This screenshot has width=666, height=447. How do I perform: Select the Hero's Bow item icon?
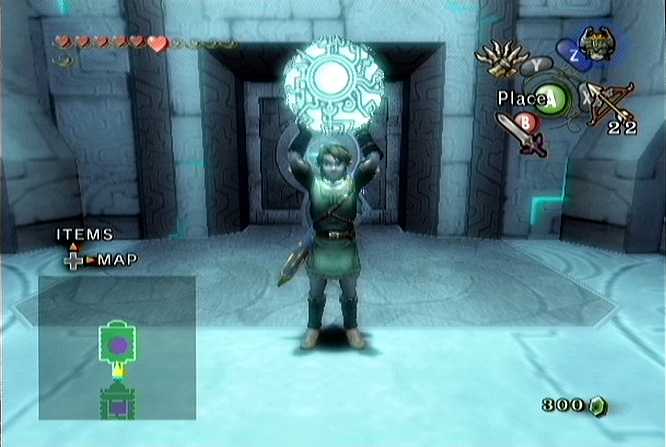[609, 103]
